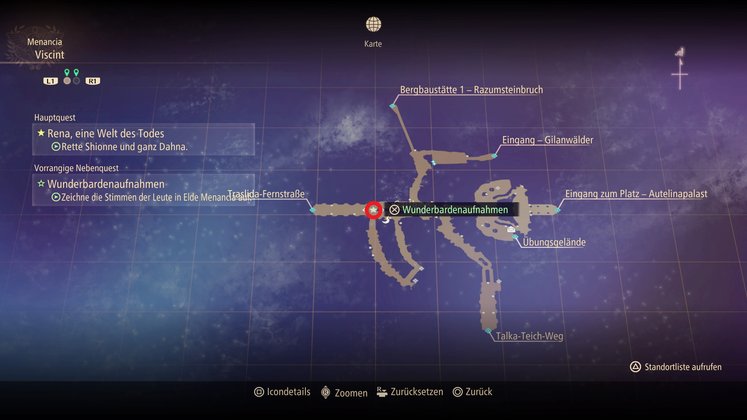
Task: Click the compass icon on the map
Action: click(680, 70)
